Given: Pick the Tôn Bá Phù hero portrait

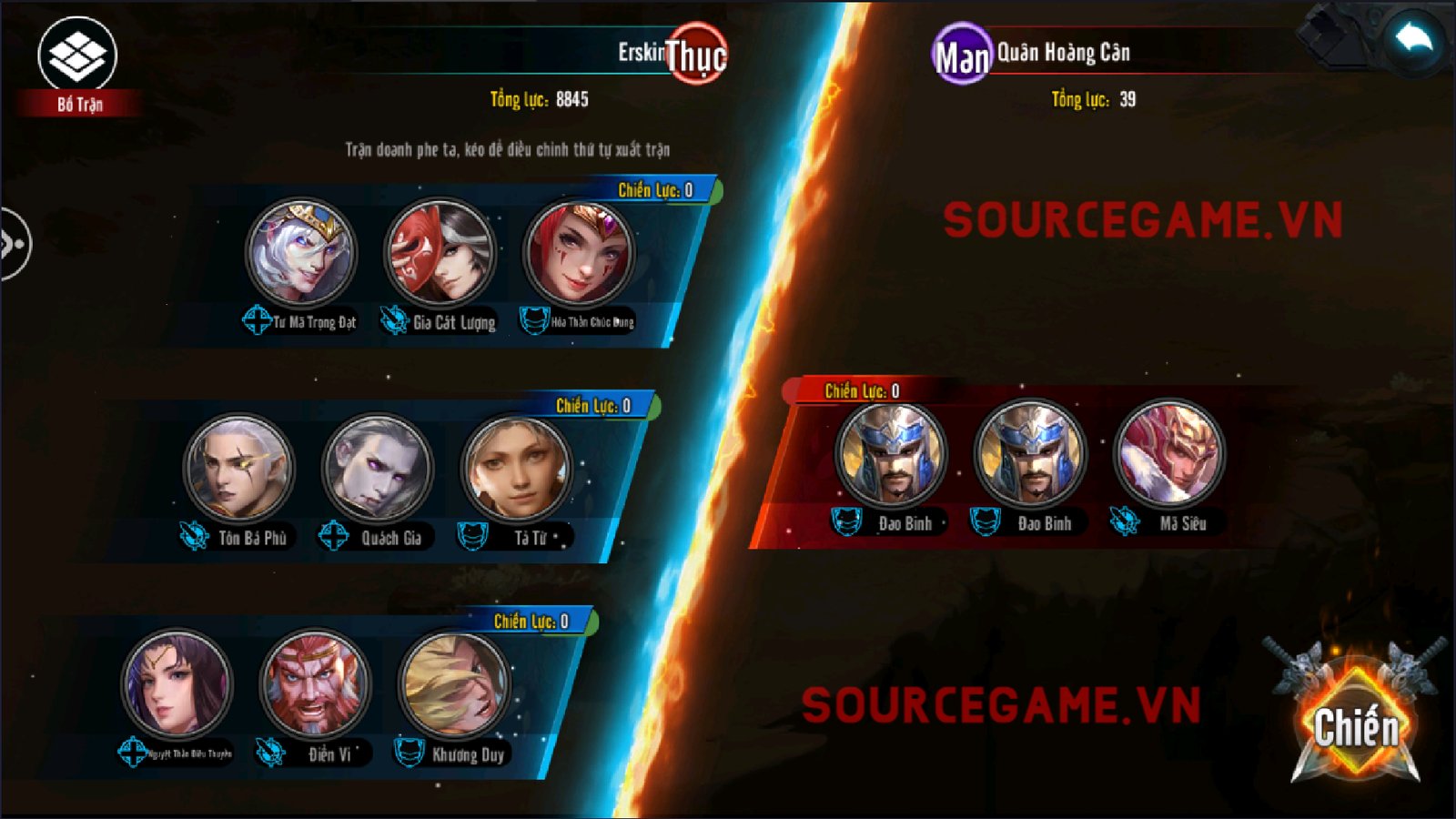Looking at the screenshot, I should 239,469.
